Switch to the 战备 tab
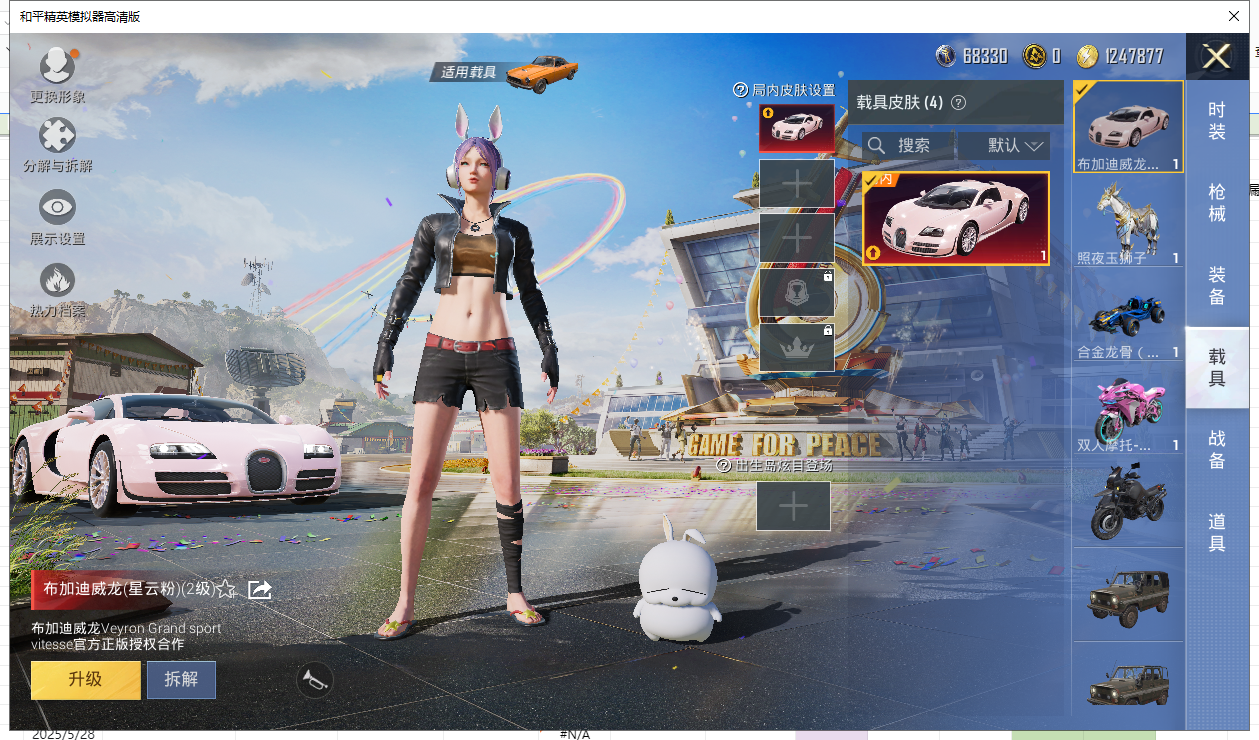This screenshot has height=740, width=1259. pos(1217,450)
